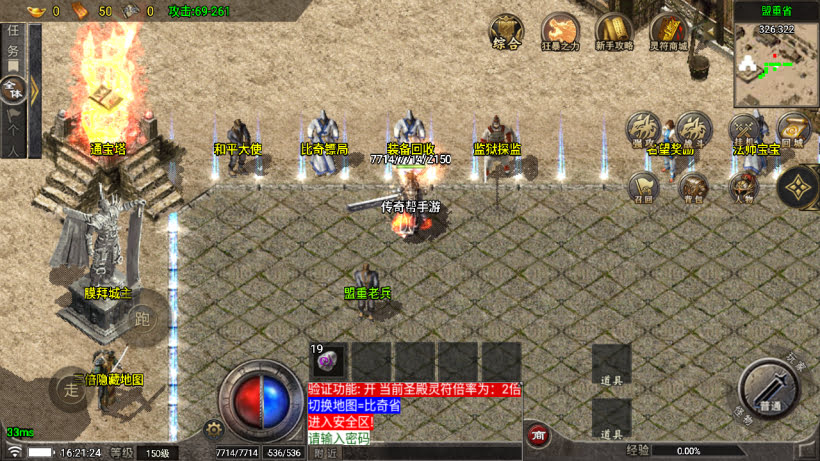
Task: Tap the four-point star skill button
Action: pos(798,186)
